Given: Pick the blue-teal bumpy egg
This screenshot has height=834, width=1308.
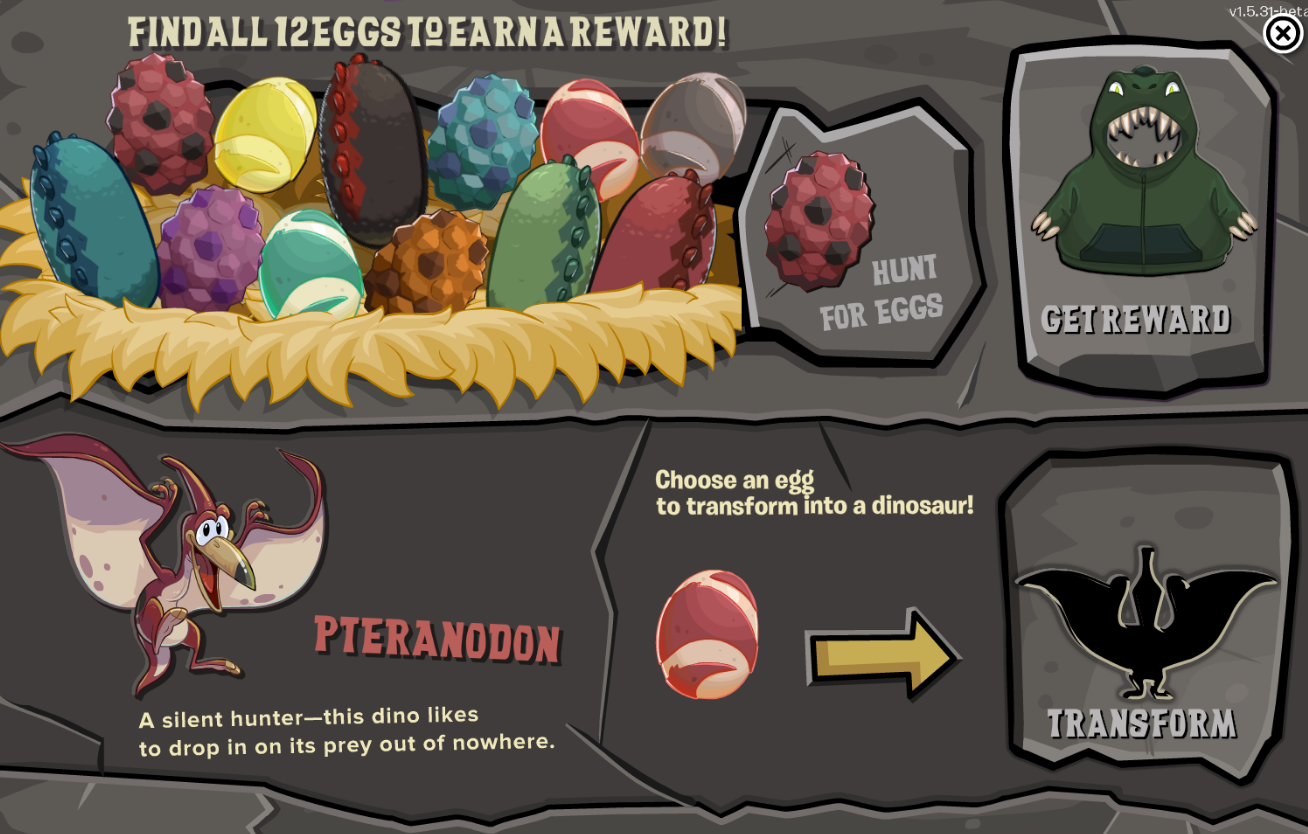Looking at the screenshot, I should 483,138.
